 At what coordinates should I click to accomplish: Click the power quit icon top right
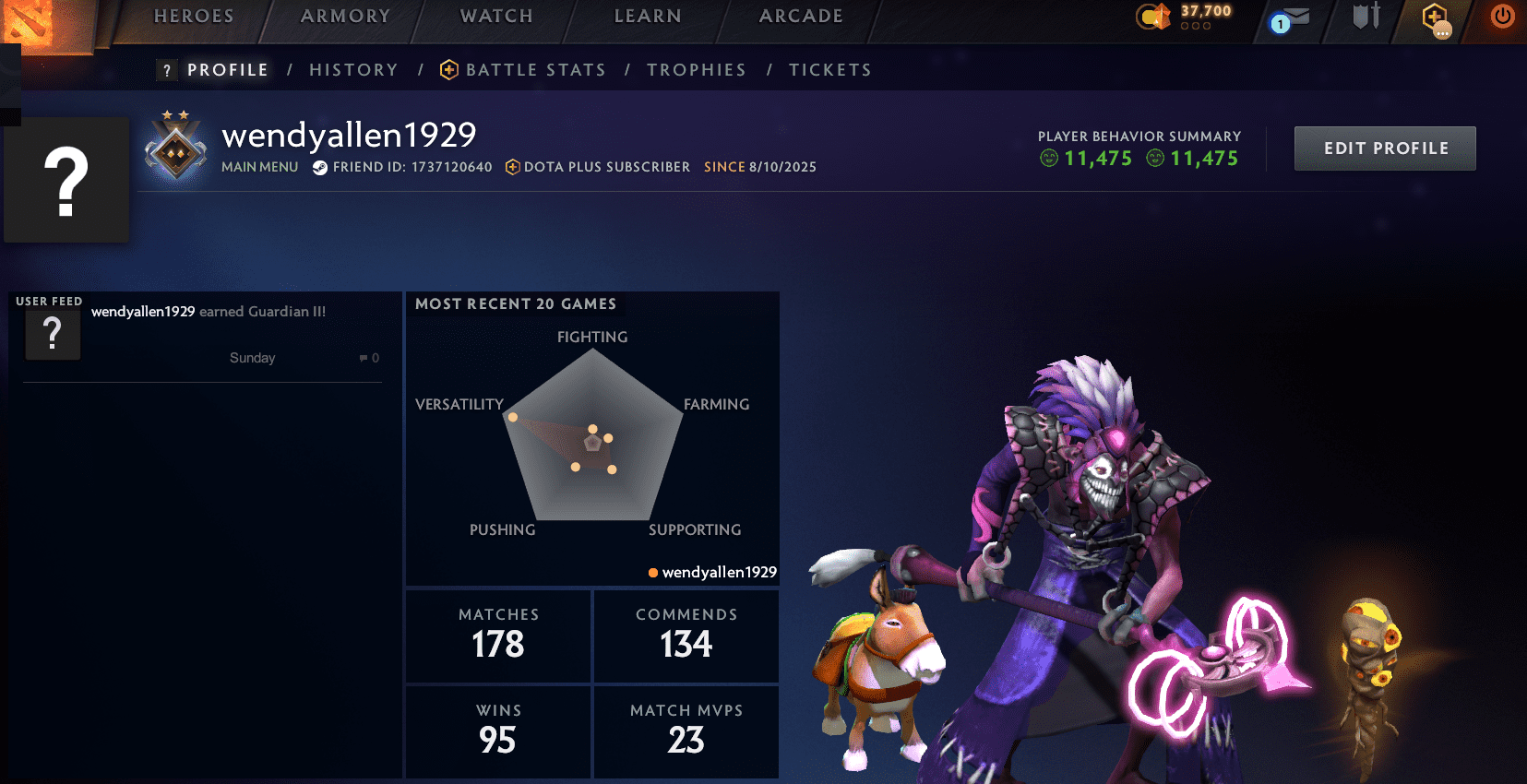pyautogui.click(x=1500, y=15)
